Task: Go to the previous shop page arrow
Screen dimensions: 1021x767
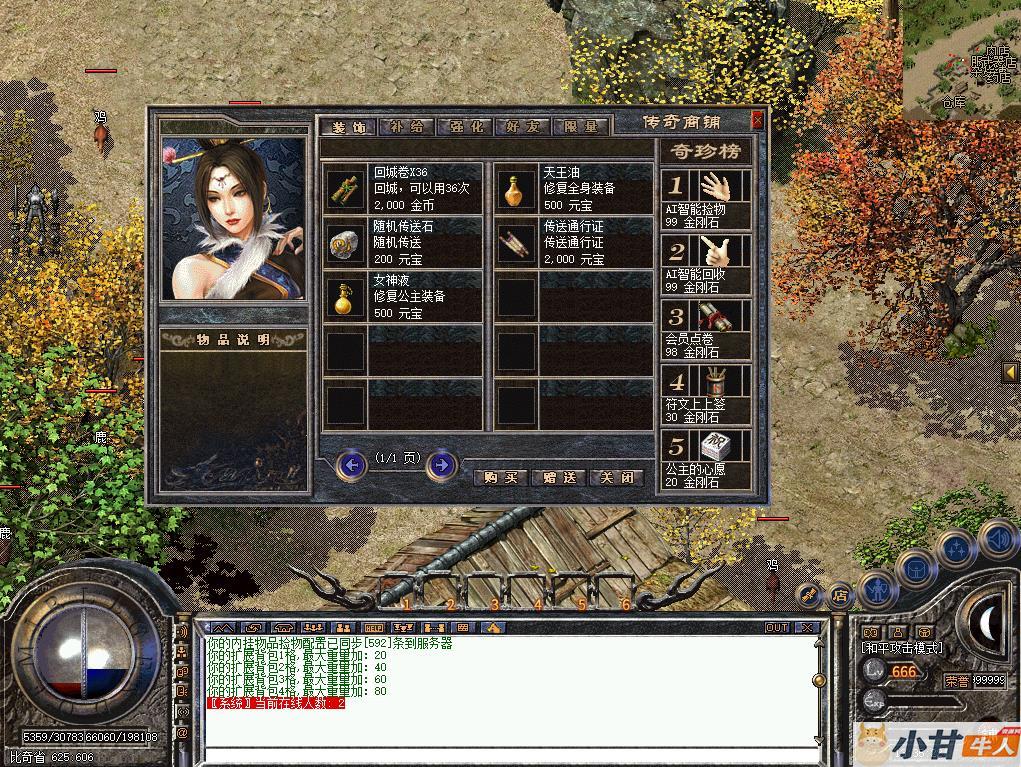Action: pyautogui.click(x=352, y=465)
